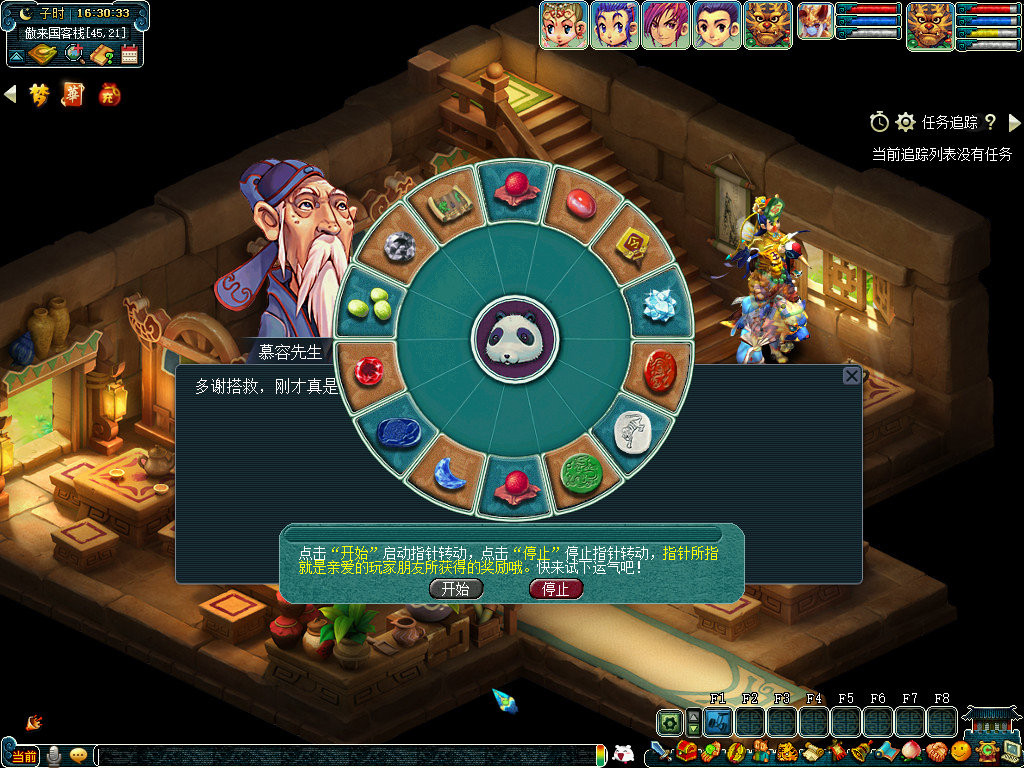The image size is (1024, 768).
Task: Click the sword attack icon
Action: [660, 750]
